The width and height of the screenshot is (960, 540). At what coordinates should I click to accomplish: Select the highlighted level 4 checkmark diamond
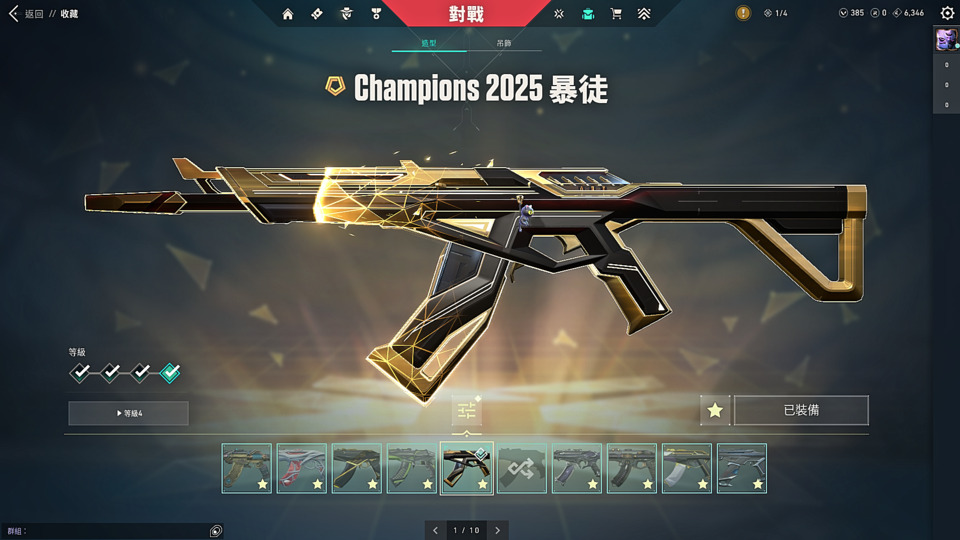click(x=170, y=372)
